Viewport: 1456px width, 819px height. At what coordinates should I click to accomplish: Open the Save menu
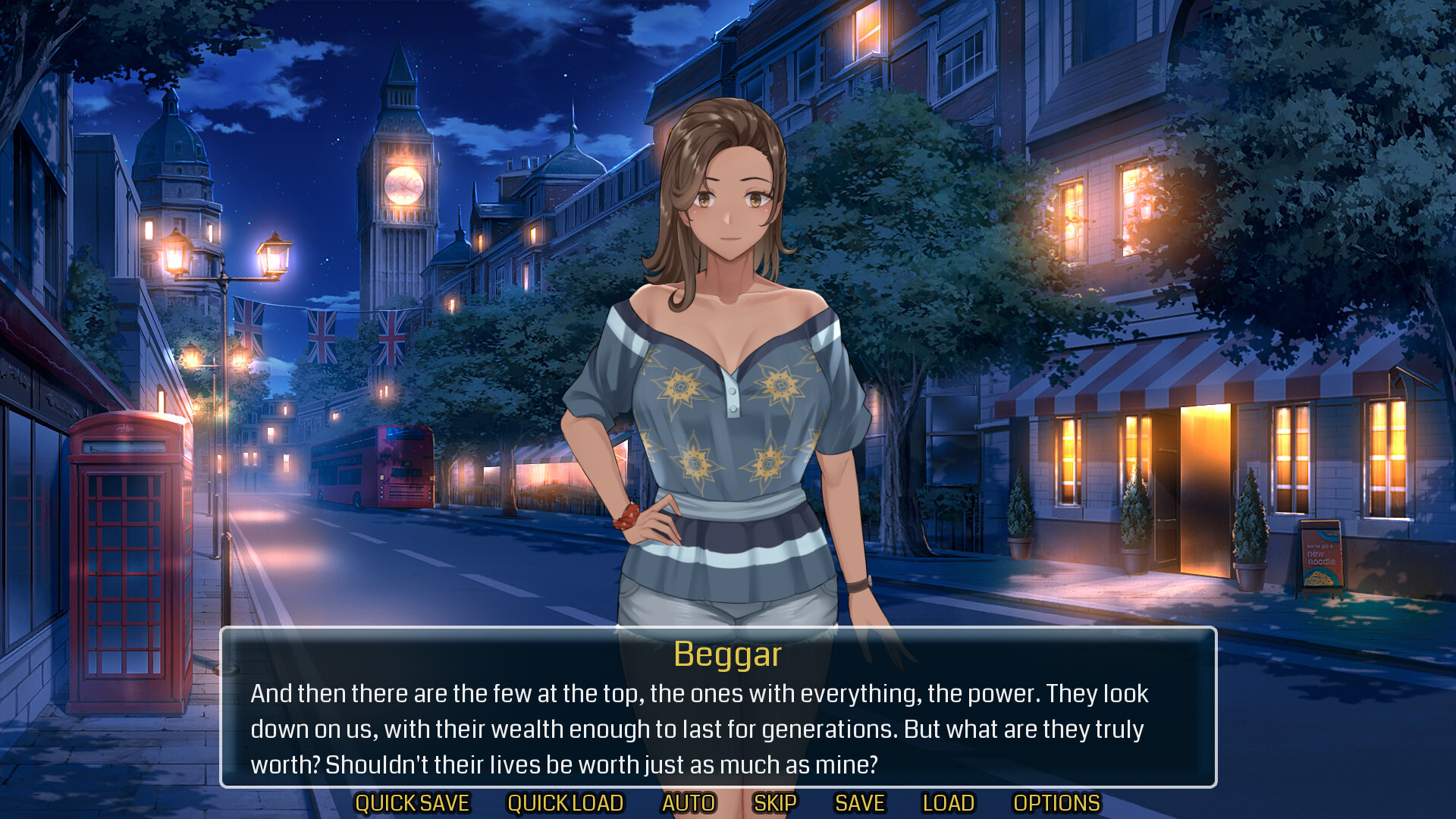860,803
